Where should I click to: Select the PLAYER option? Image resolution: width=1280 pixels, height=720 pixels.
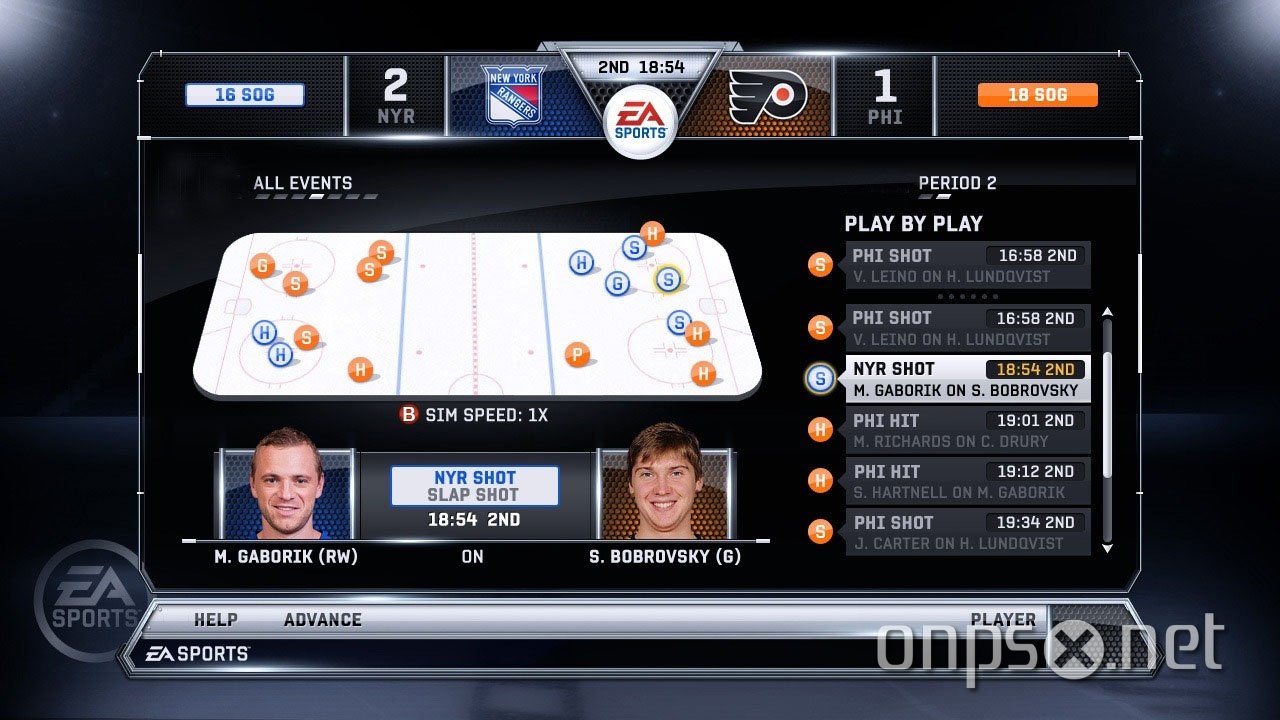coord(1004,619)
